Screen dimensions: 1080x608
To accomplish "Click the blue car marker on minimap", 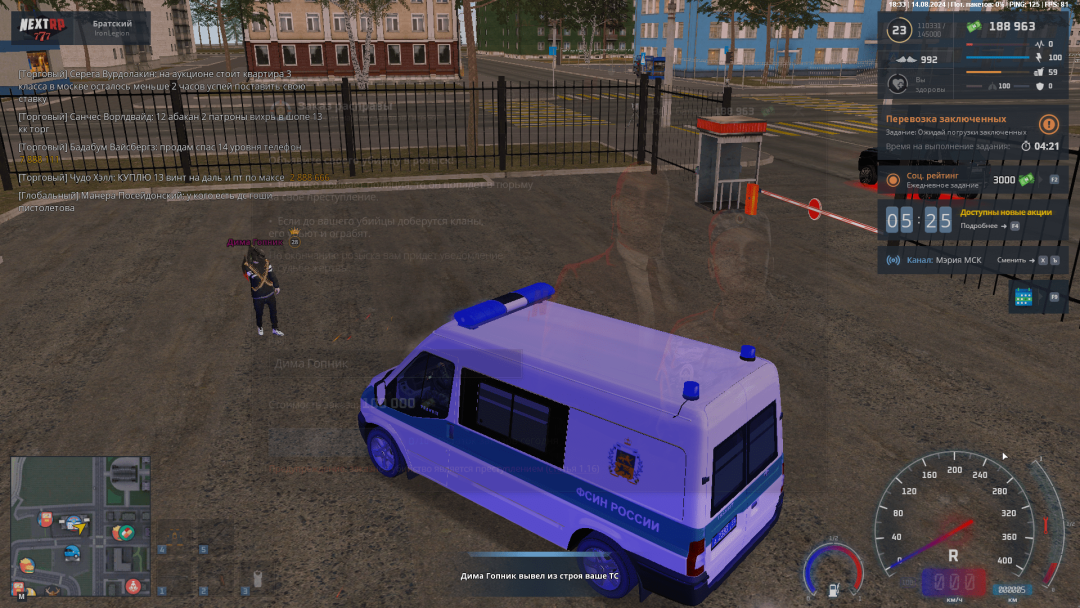I will (x=72, y=552).
